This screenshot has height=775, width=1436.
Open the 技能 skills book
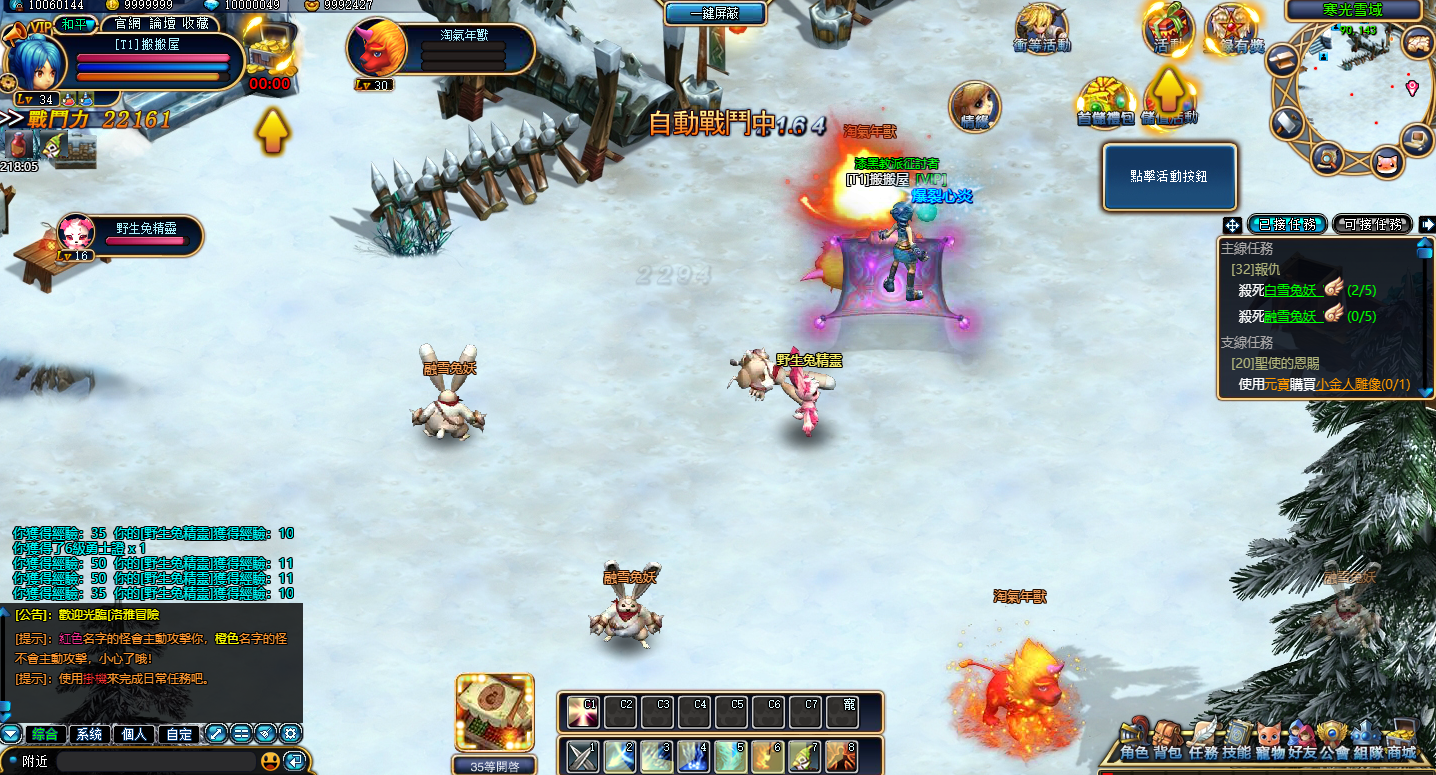[1237, 740]
